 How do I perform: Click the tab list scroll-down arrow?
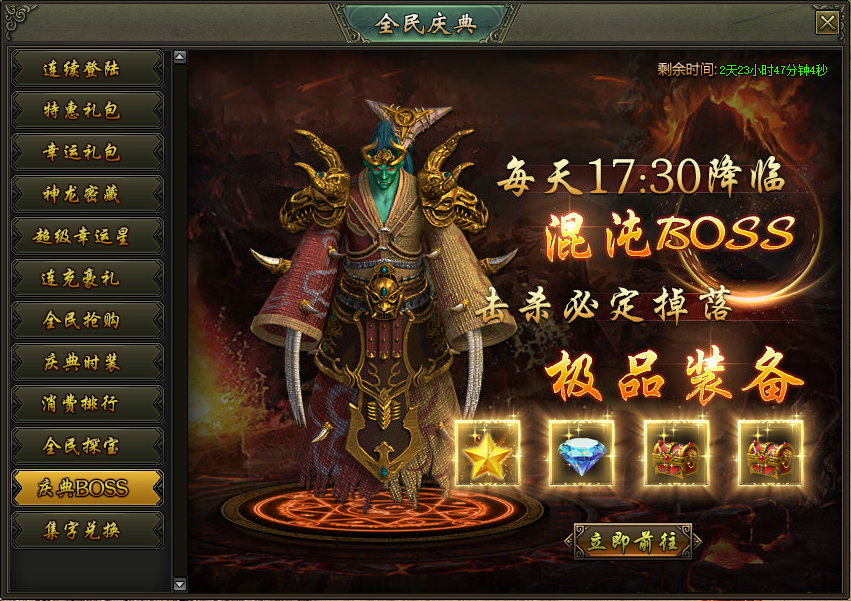tap(180, 584)
